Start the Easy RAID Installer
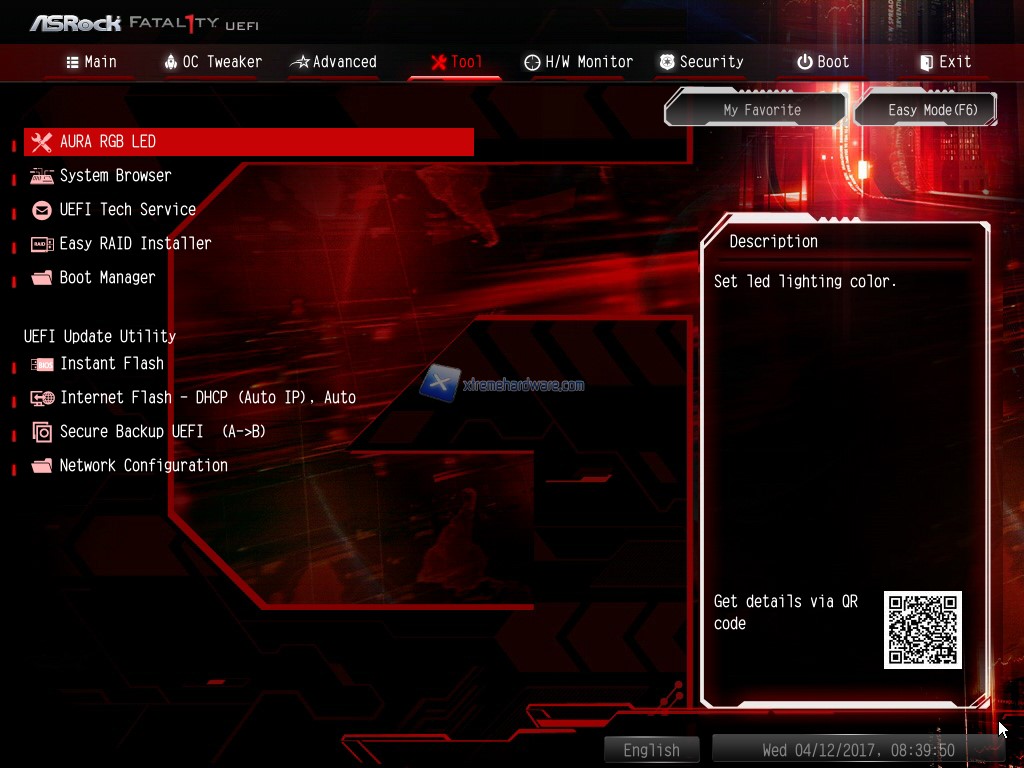1024x768 pixels. [x=135, y=244]
